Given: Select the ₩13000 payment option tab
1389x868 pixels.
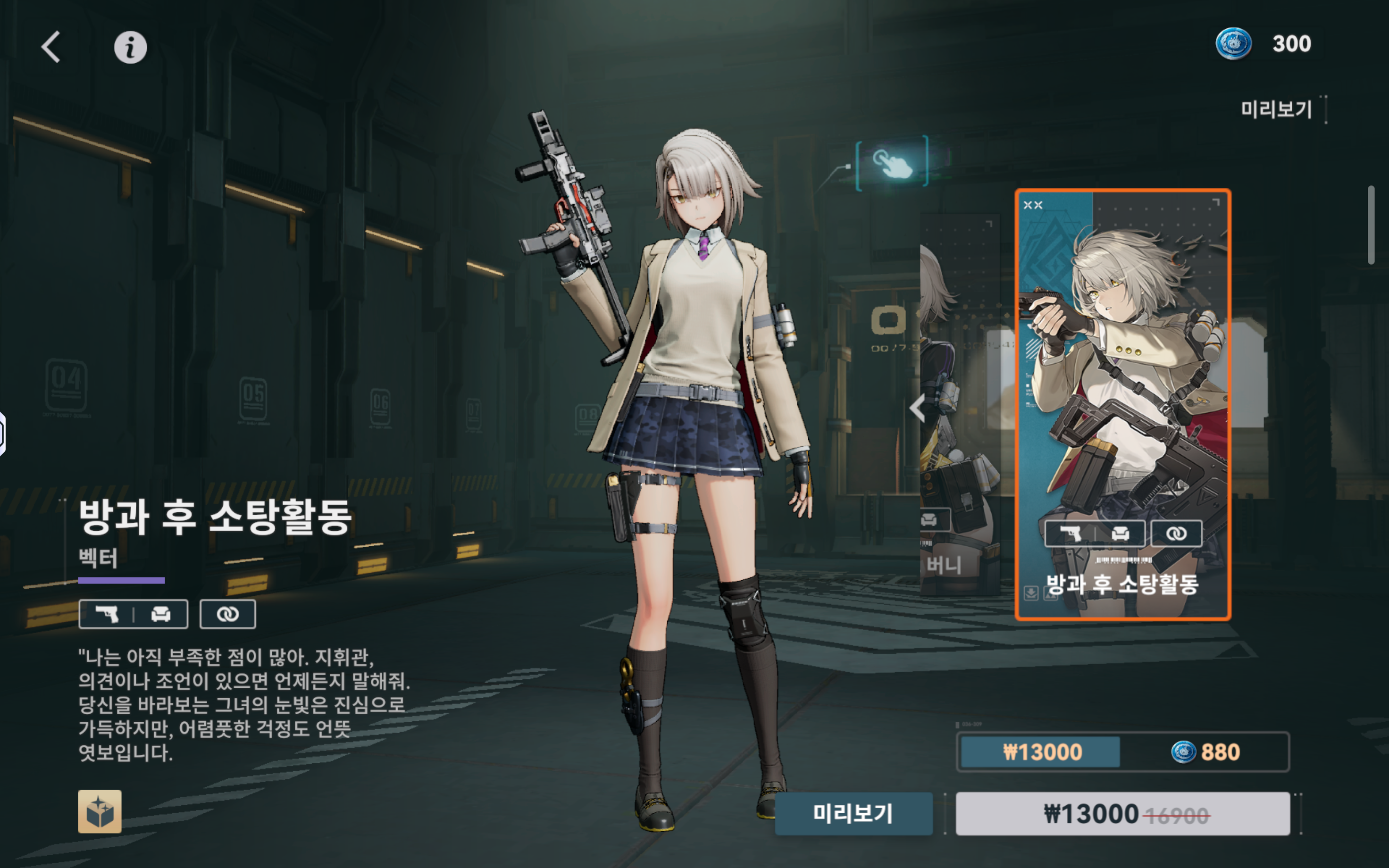Looking at the screenshot, I should point(1041,752).
